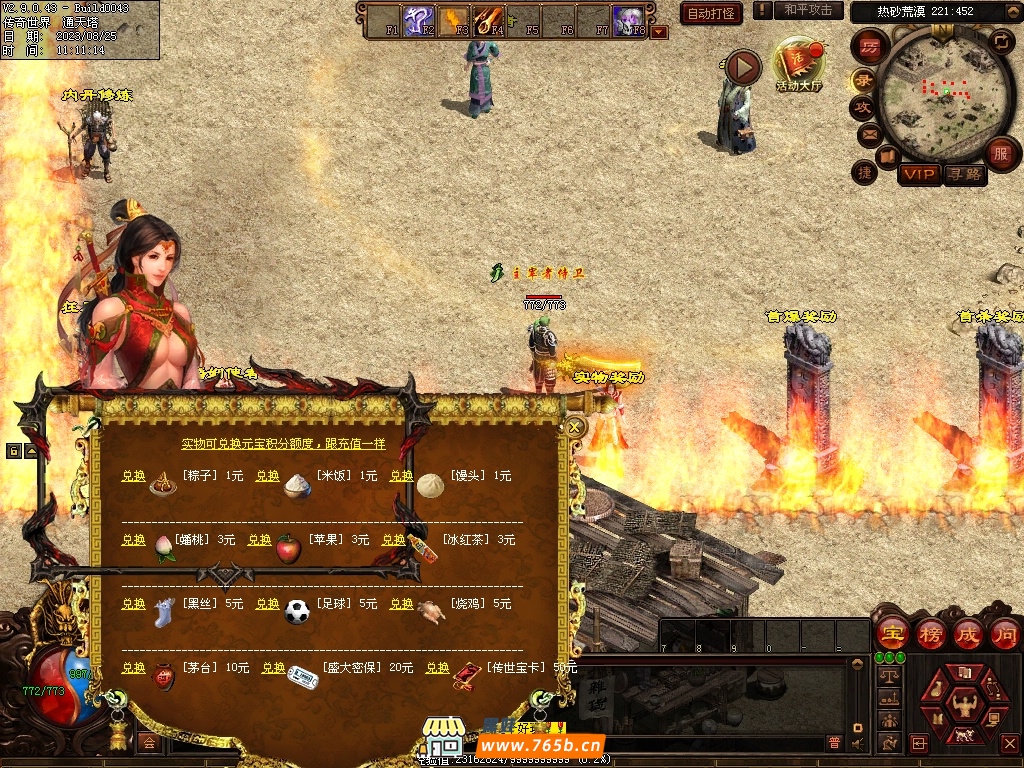The width and height of the screenshot is (1024, 768).
Task: Click 兑换 link beside 米饭
Action: (x=267, y=476)
